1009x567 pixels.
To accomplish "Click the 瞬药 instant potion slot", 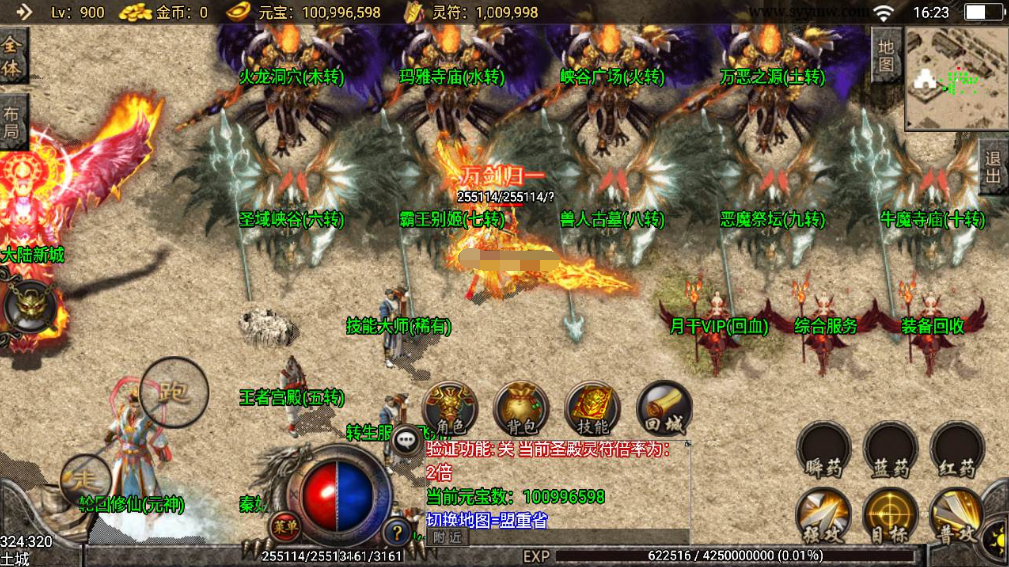I will (824, 448).
